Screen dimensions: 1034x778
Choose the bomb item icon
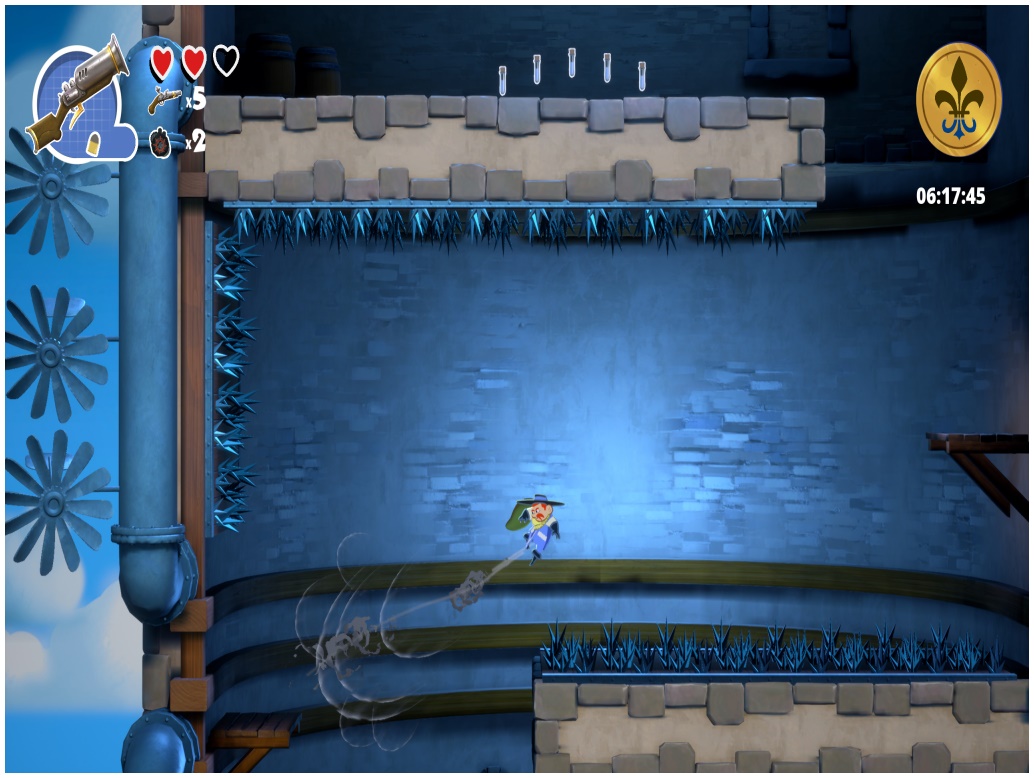(162, 142)
